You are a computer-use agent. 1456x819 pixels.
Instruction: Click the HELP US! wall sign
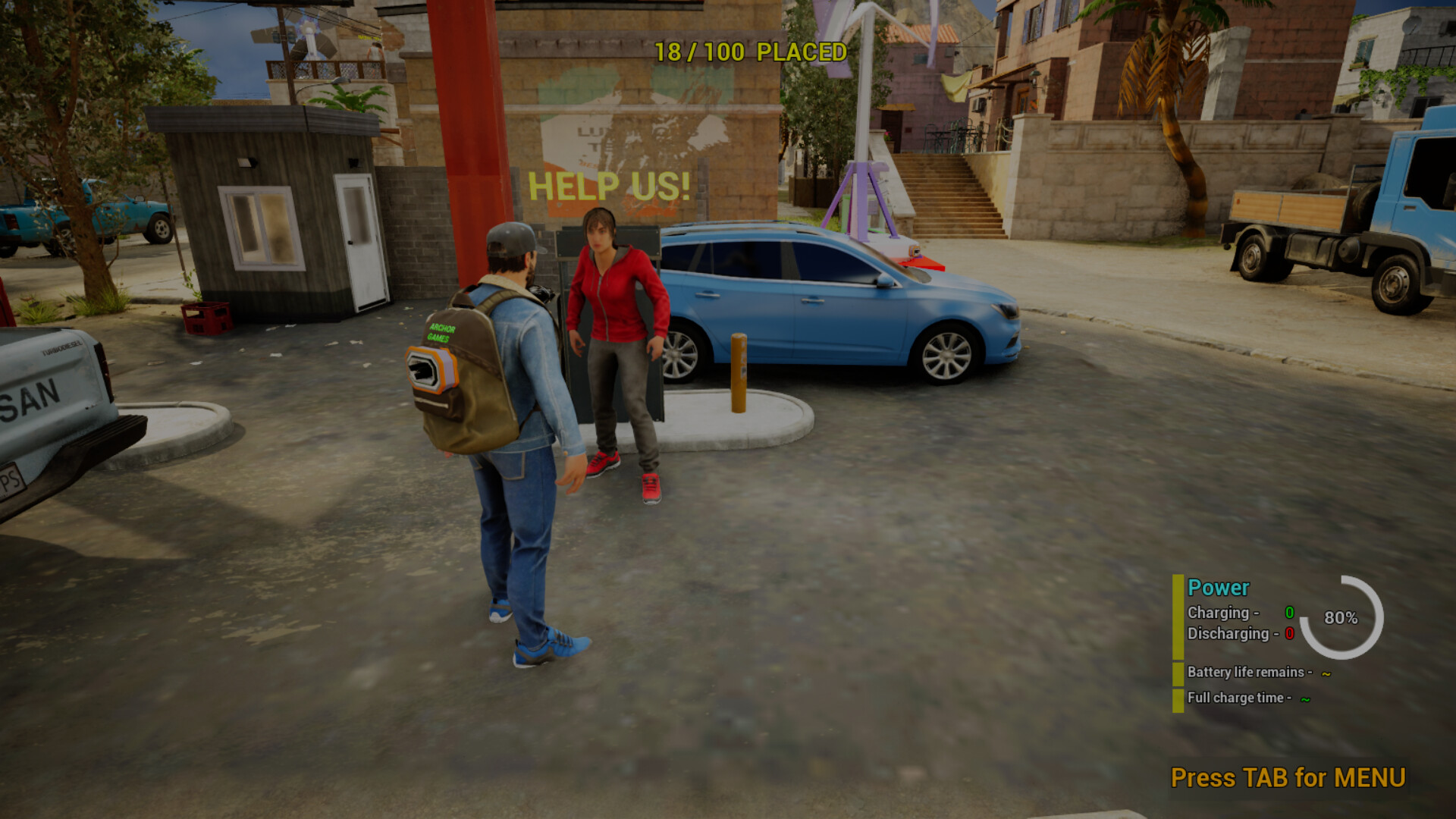point(609,184)
